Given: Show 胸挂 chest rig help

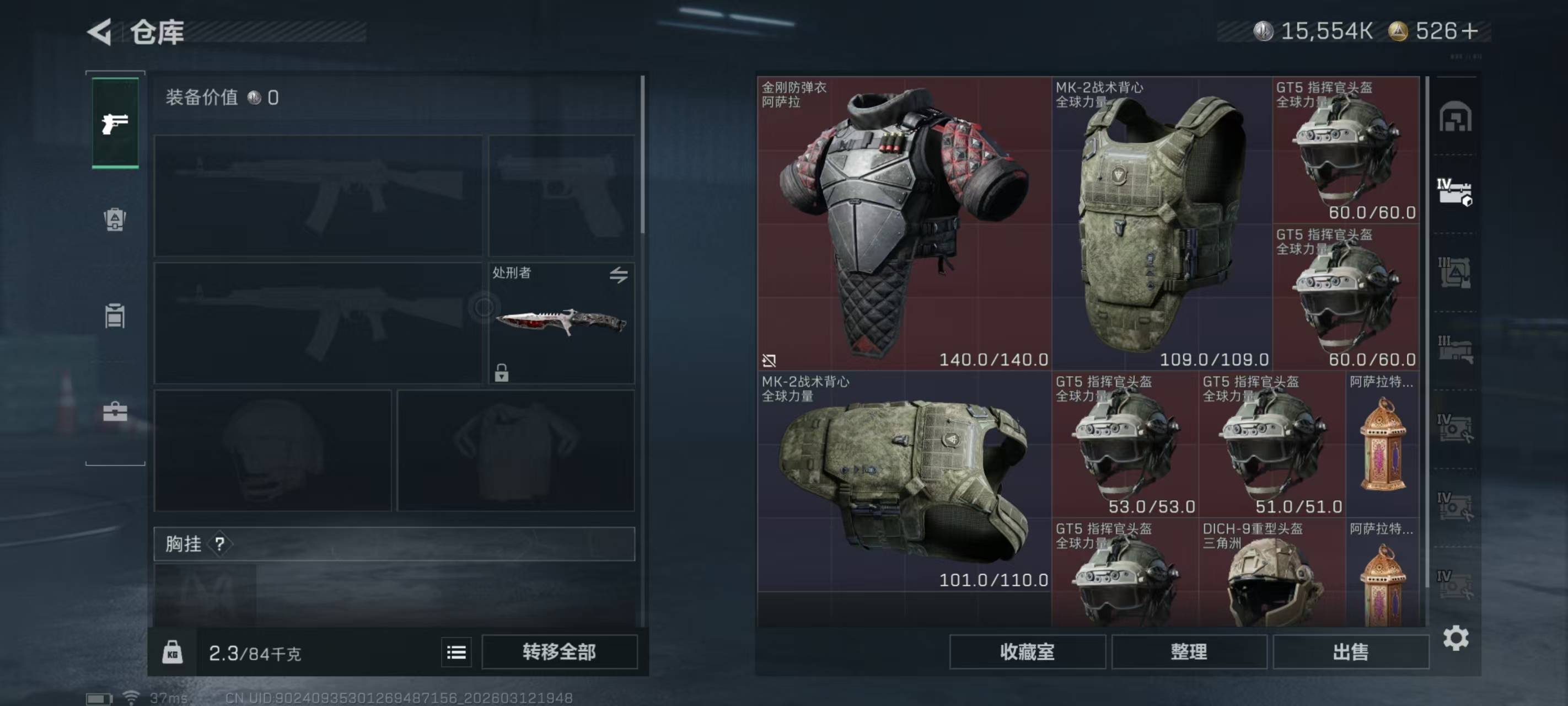Looking at the screenshot, I should point(220,543).
